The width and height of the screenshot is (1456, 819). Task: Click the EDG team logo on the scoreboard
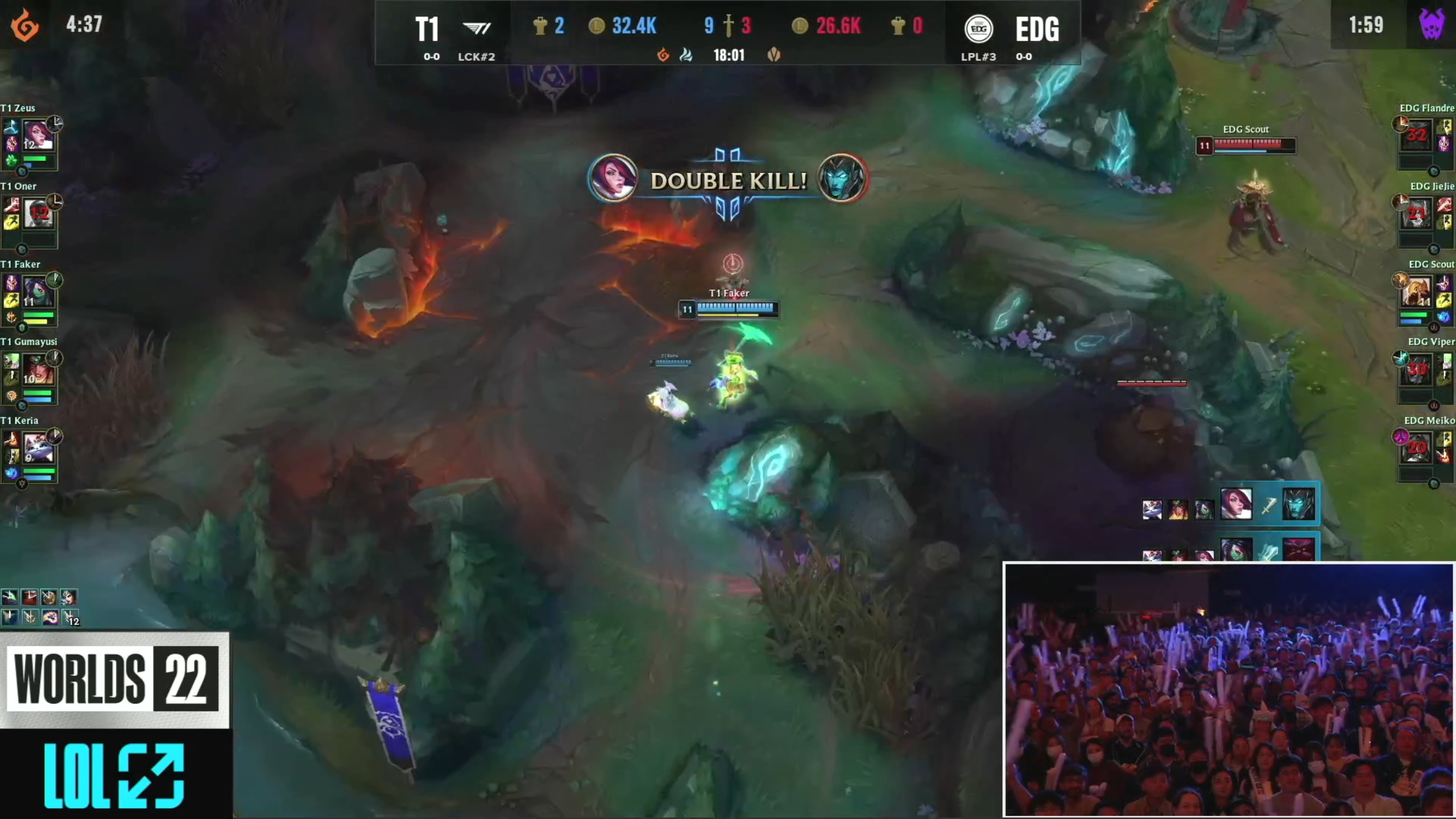(x=978, y=28)
